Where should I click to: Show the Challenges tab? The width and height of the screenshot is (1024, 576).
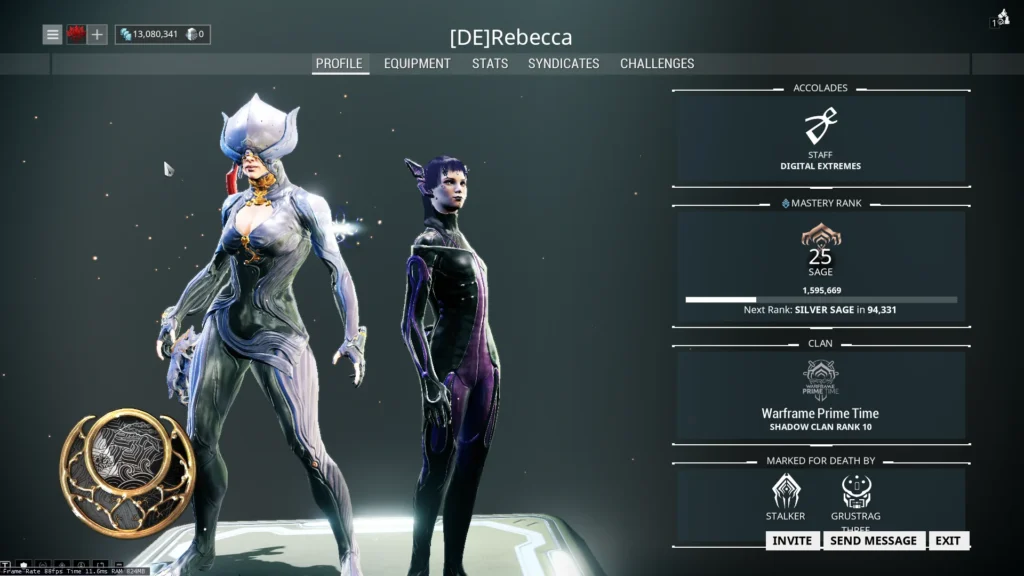(657, 63)
